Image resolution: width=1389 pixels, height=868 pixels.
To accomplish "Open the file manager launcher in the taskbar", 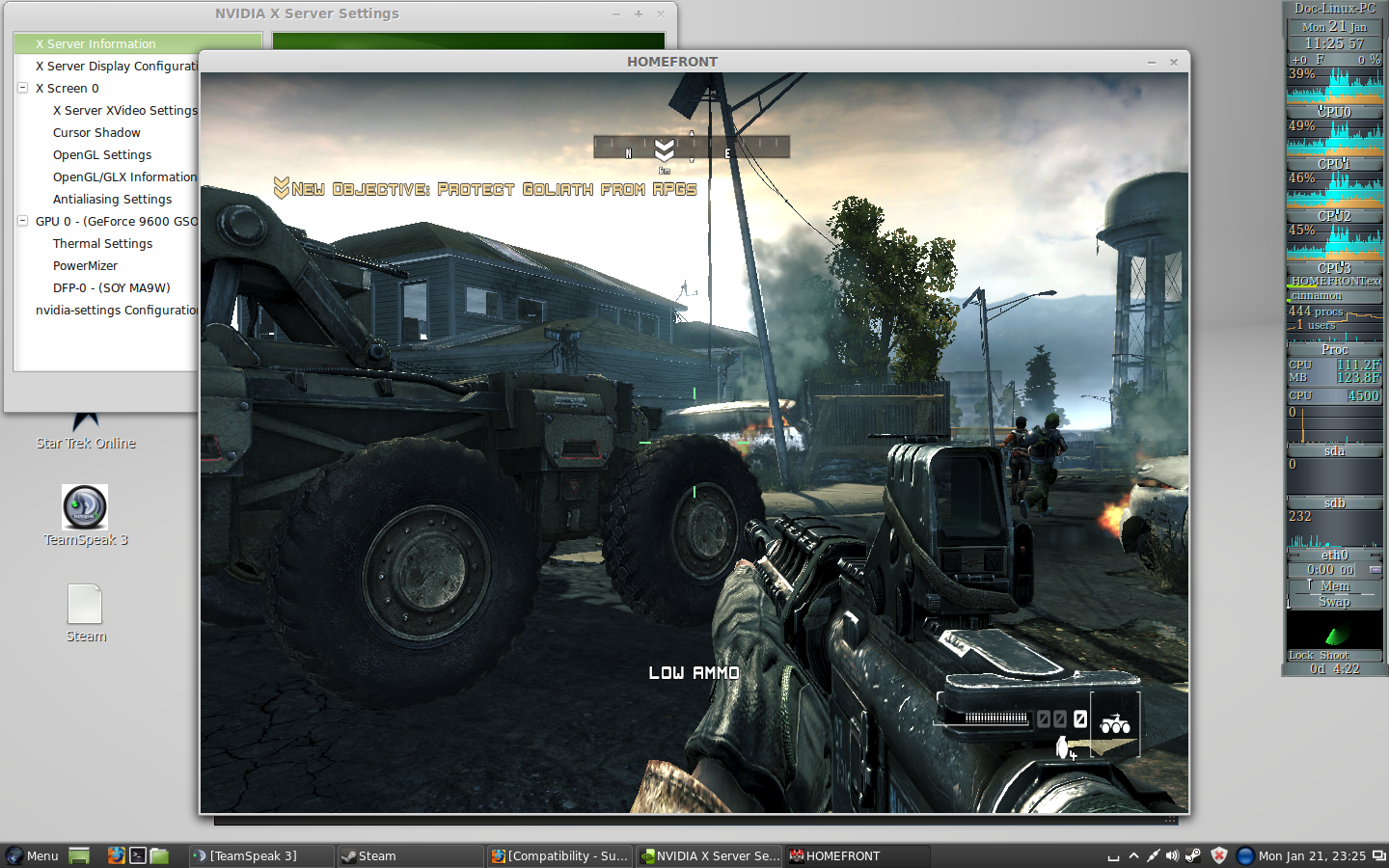I will [160, 855].
